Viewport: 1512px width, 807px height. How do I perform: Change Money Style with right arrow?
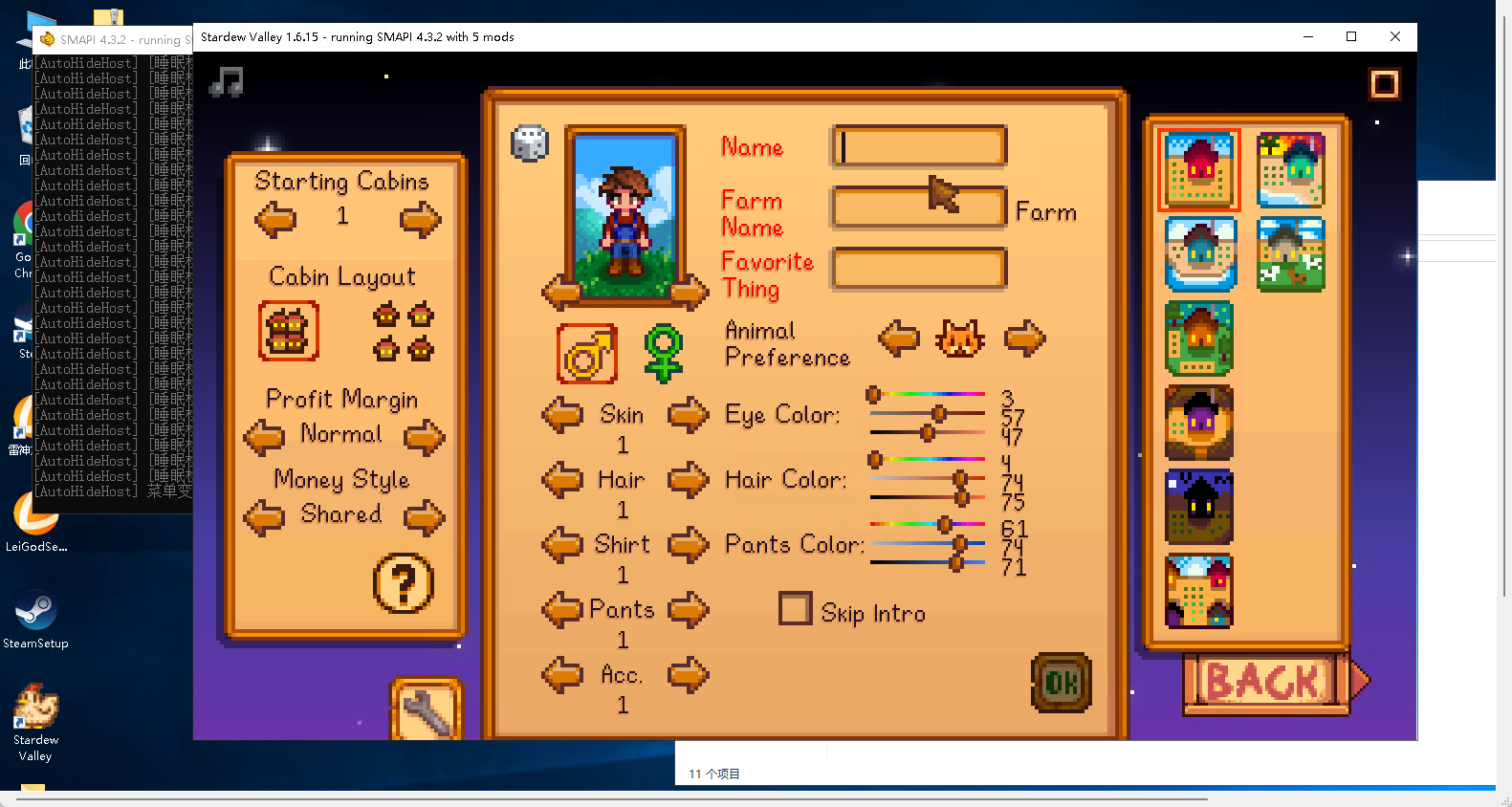(x=424, y=518)
